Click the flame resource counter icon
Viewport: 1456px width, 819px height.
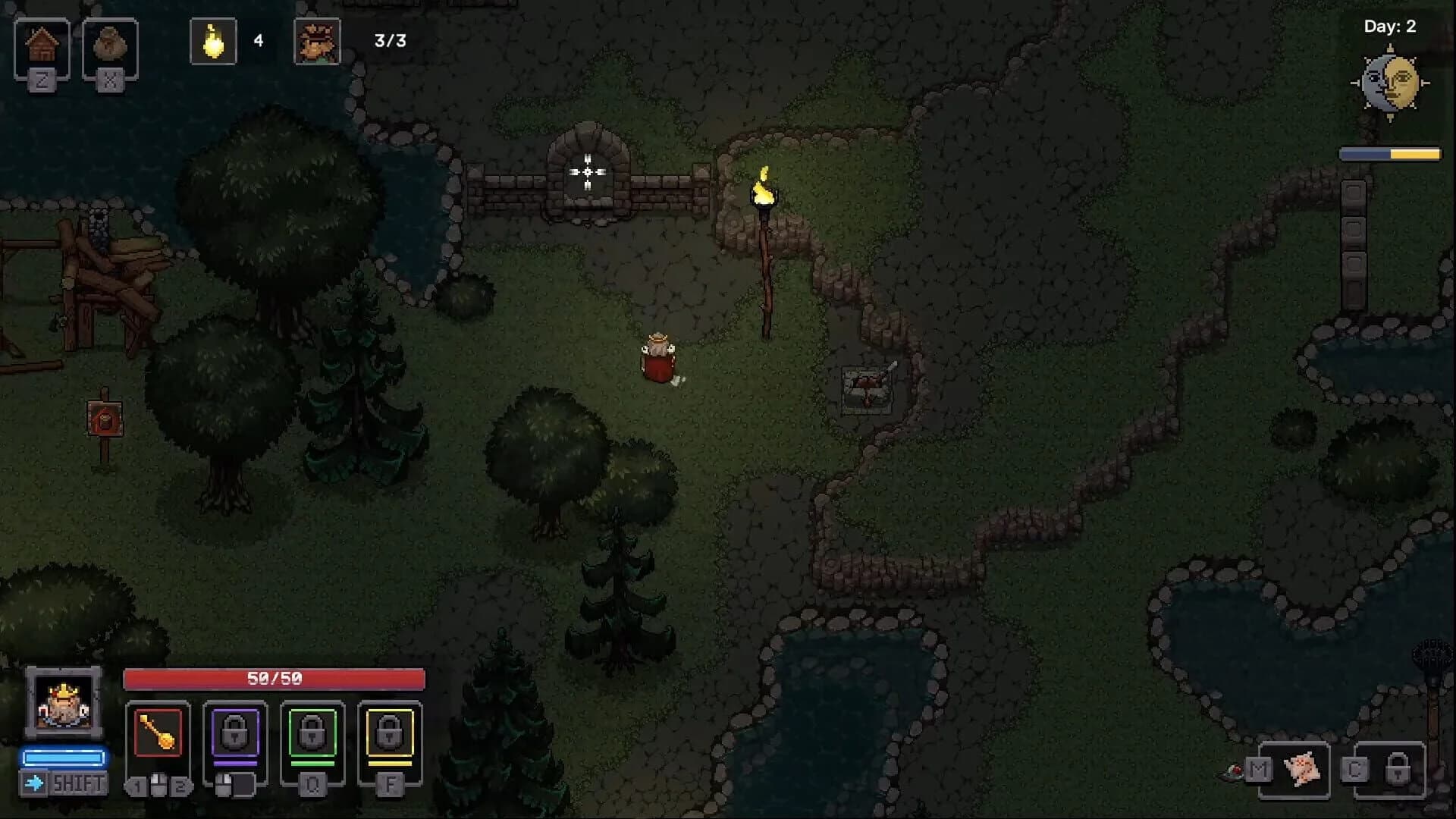pos(212,40)
